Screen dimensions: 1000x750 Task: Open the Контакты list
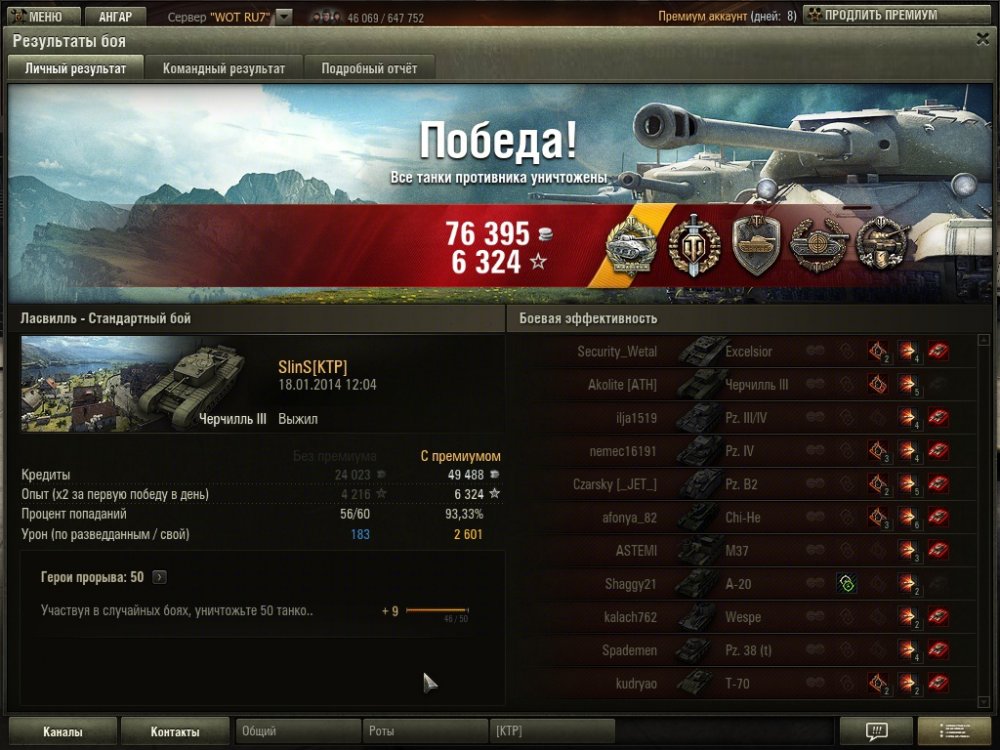174,731
